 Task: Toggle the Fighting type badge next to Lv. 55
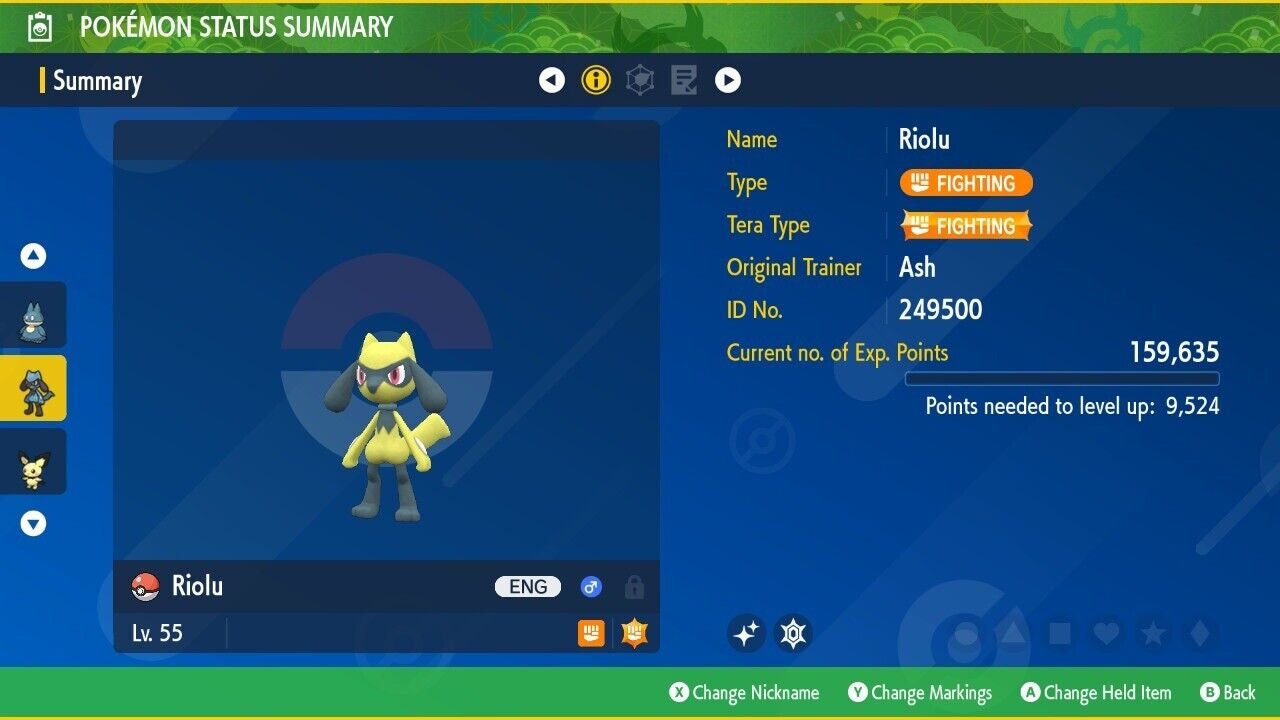pyautogui.click(x=591, y=634)
